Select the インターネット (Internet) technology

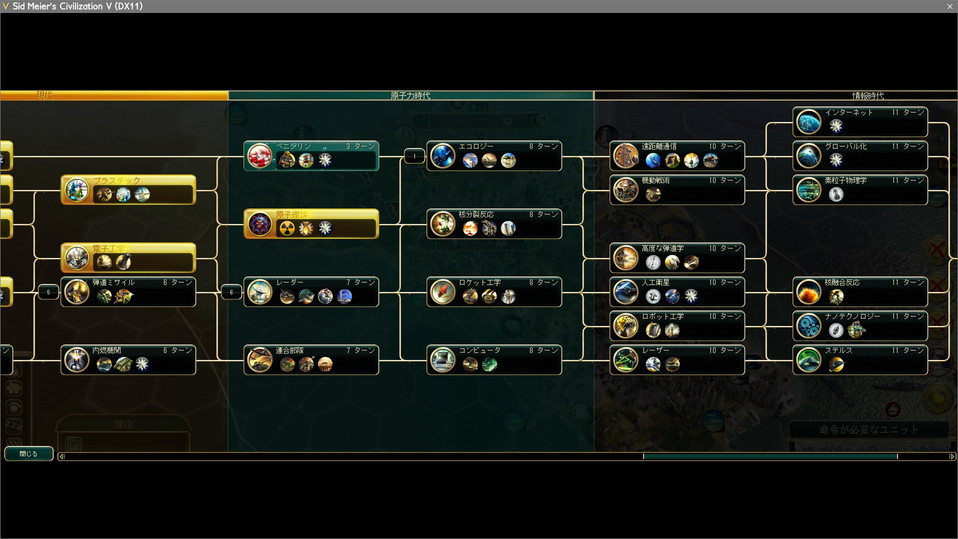tap(861, 122)
